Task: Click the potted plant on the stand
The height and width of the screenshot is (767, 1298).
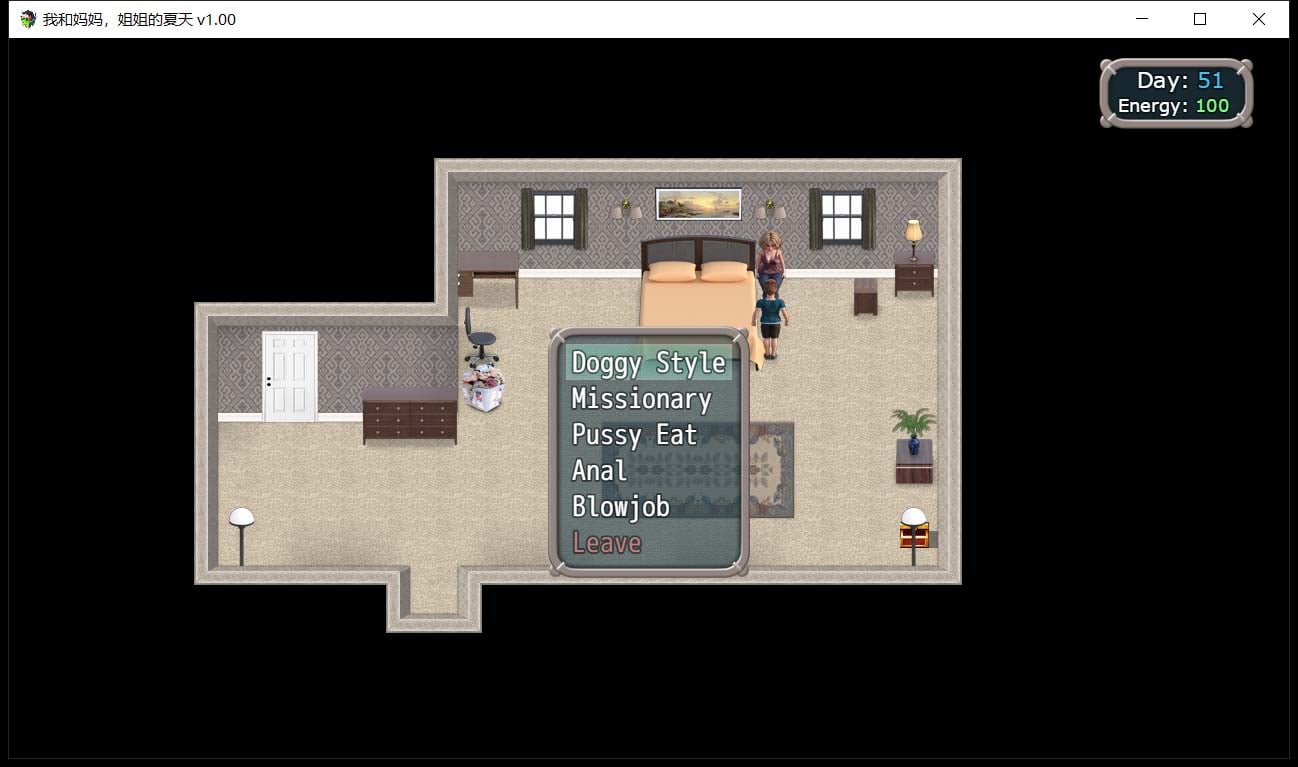Action: pyautogui.click(x=915, y=425)
